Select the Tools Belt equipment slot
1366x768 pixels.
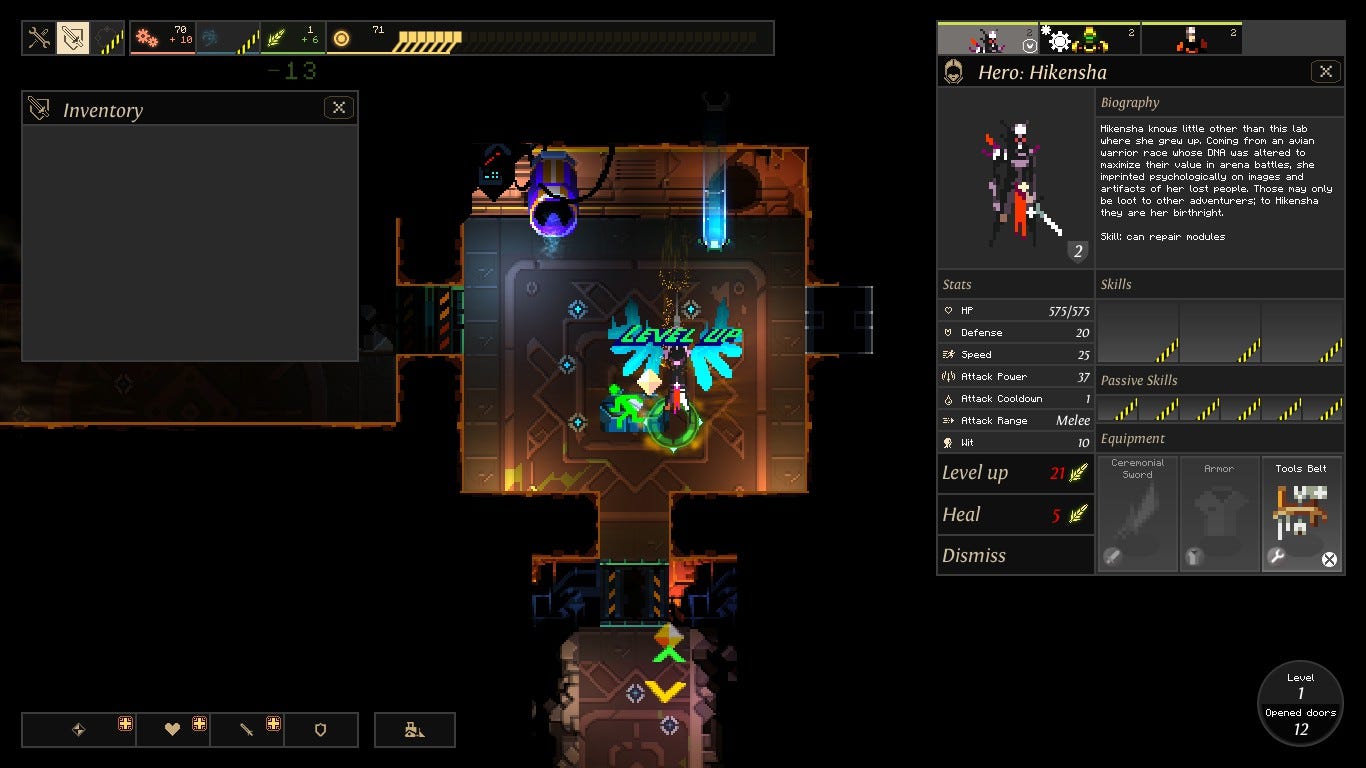coord(1302,514)
